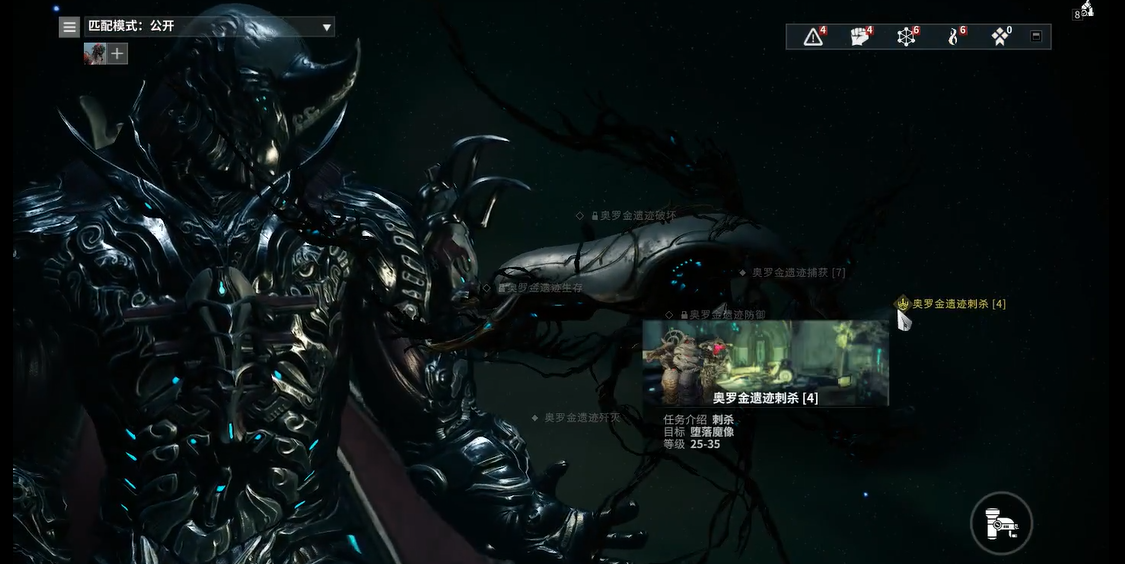Open the raised fist invasions icon
1125x564 pixels.
(860, 37)
